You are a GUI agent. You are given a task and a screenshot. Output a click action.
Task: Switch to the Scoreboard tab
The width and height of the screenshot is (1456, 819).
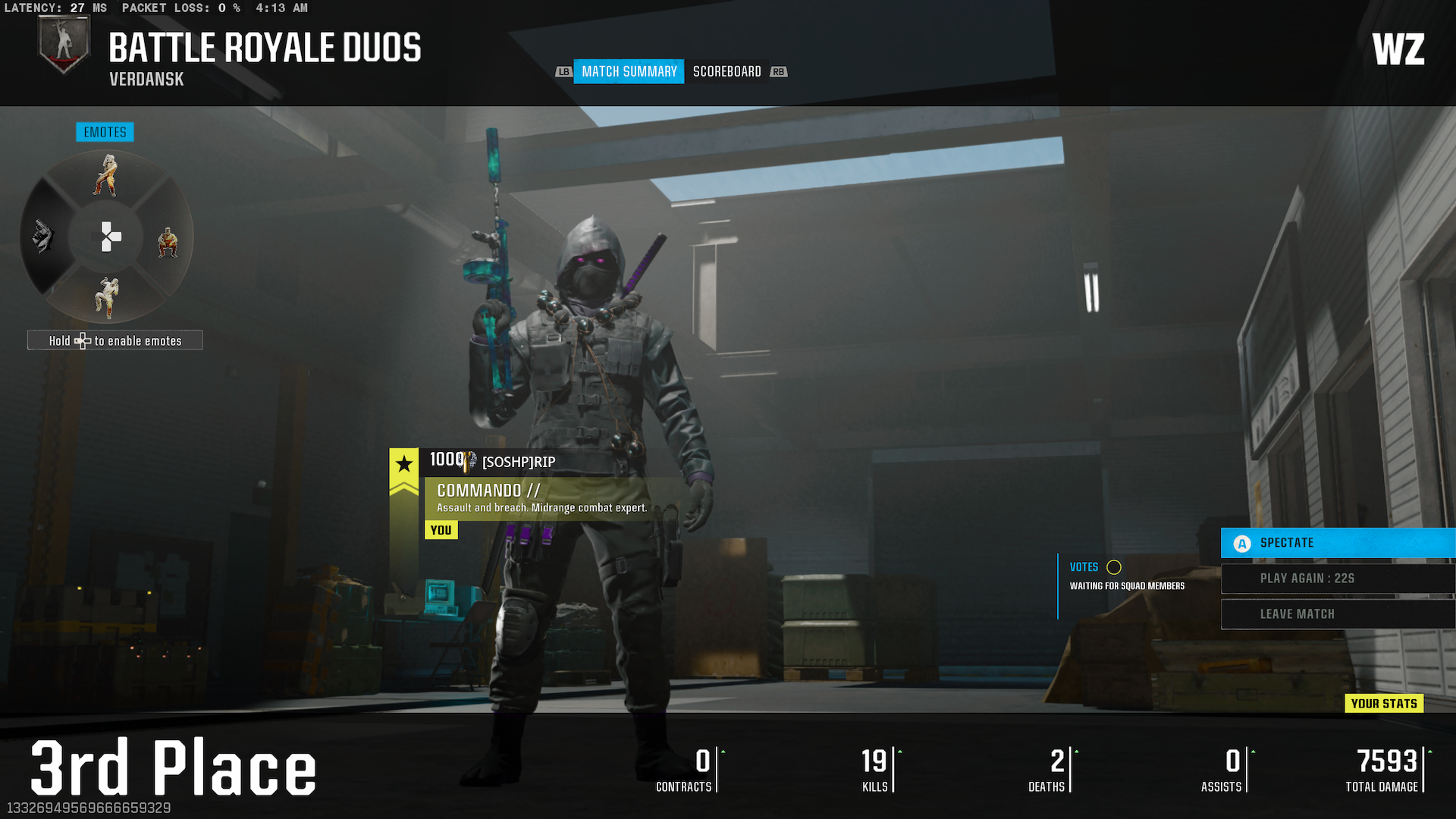point(726,71)
